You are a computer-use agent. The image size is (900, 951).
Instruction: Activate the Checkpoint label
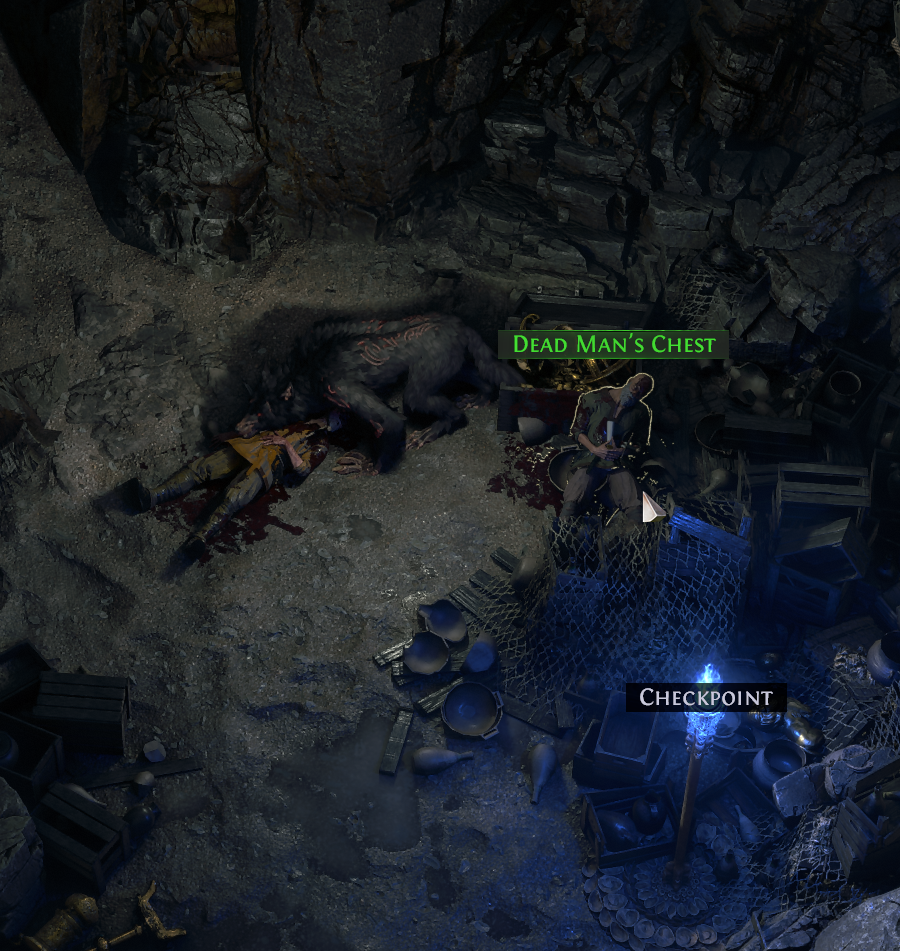click(x=706, y=697)
